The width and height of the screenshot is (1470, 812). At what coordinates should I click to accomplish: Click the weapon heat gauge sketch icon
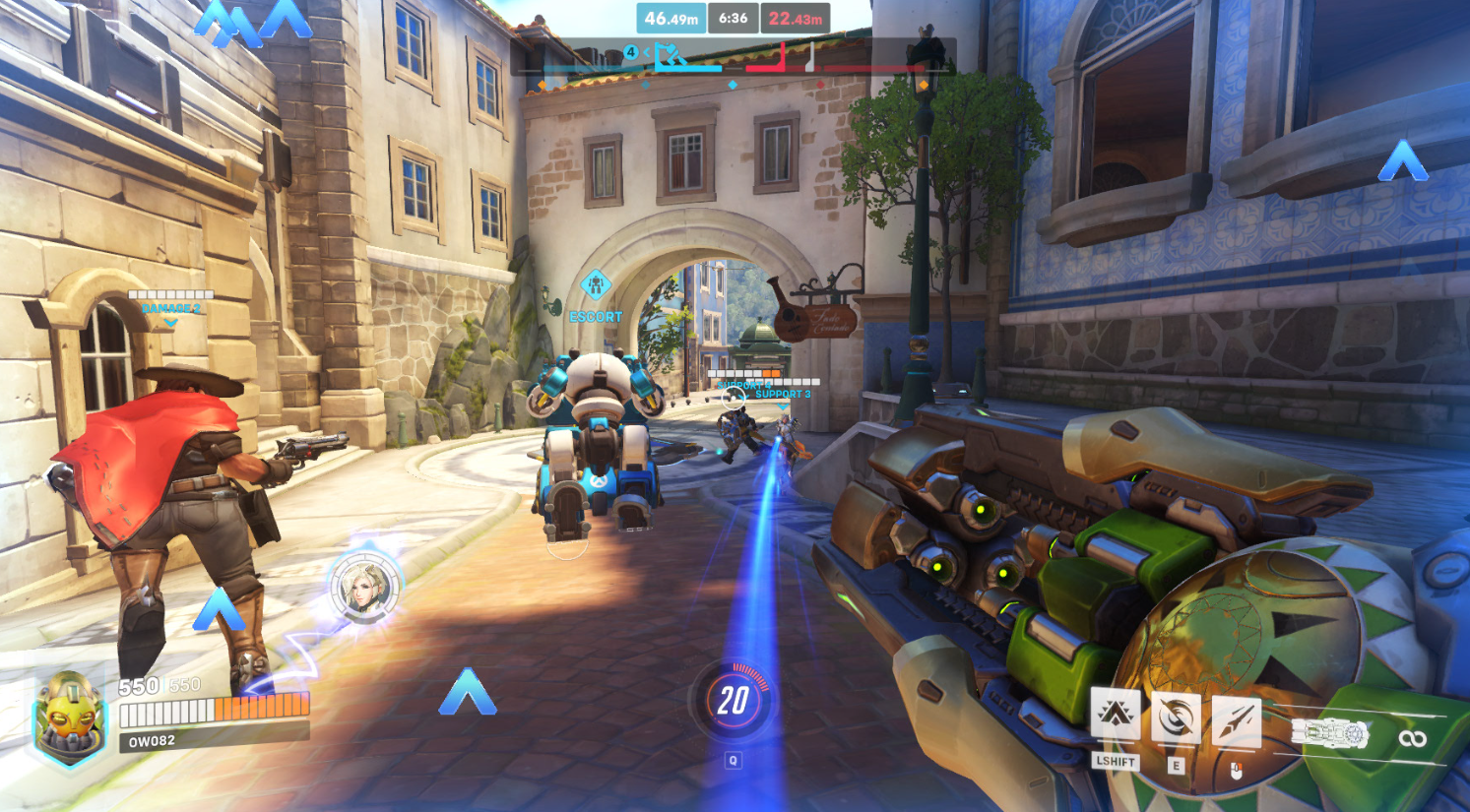[x=1332, y=731]
